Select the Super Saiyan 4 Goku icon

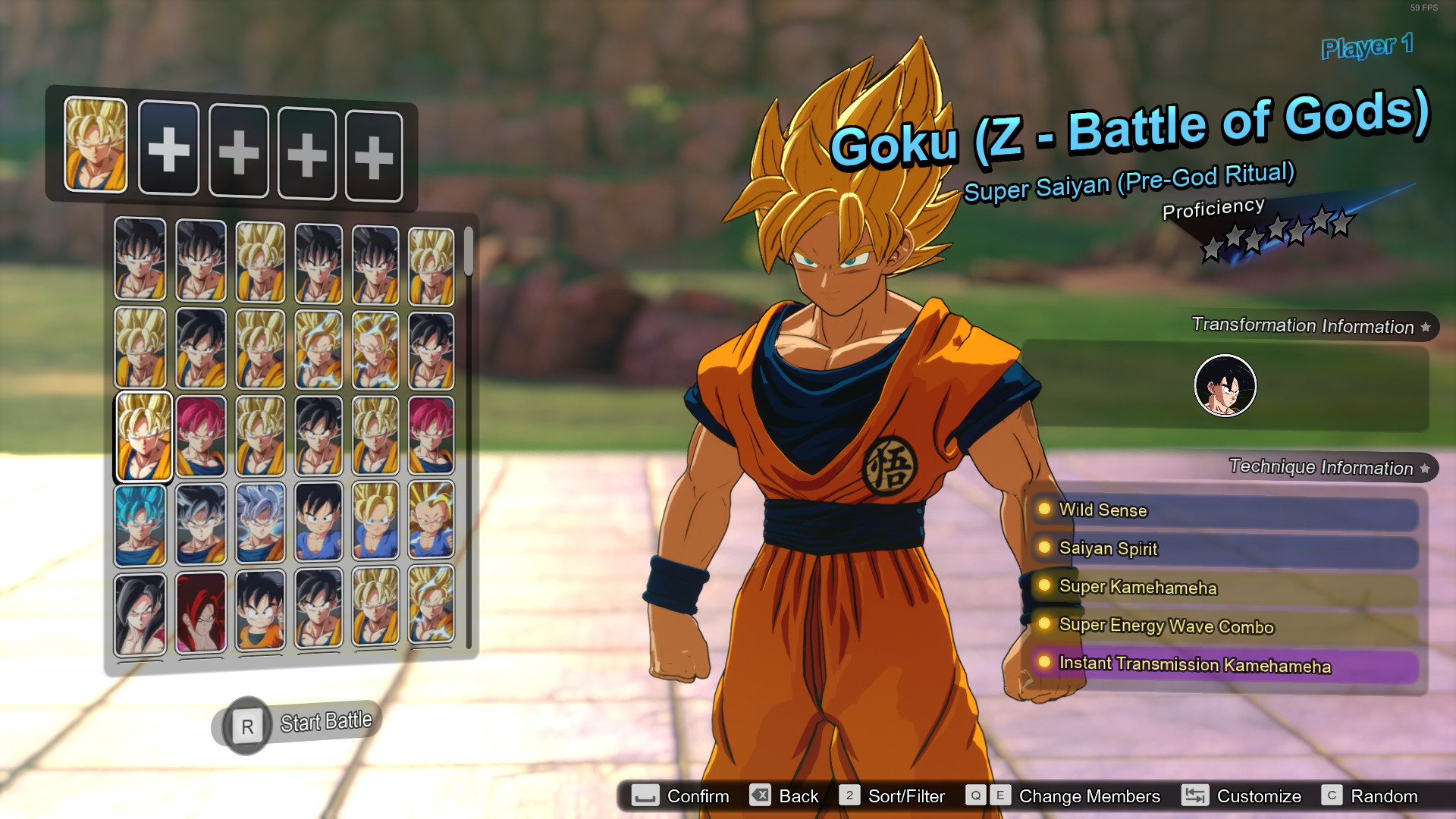tap(200, 610)
